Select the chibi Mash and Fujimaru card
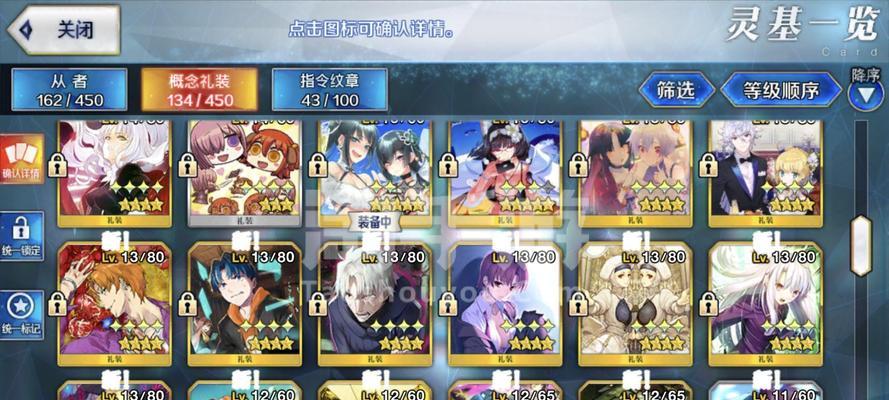Screen dimensions: 889x400 point(244,167)
